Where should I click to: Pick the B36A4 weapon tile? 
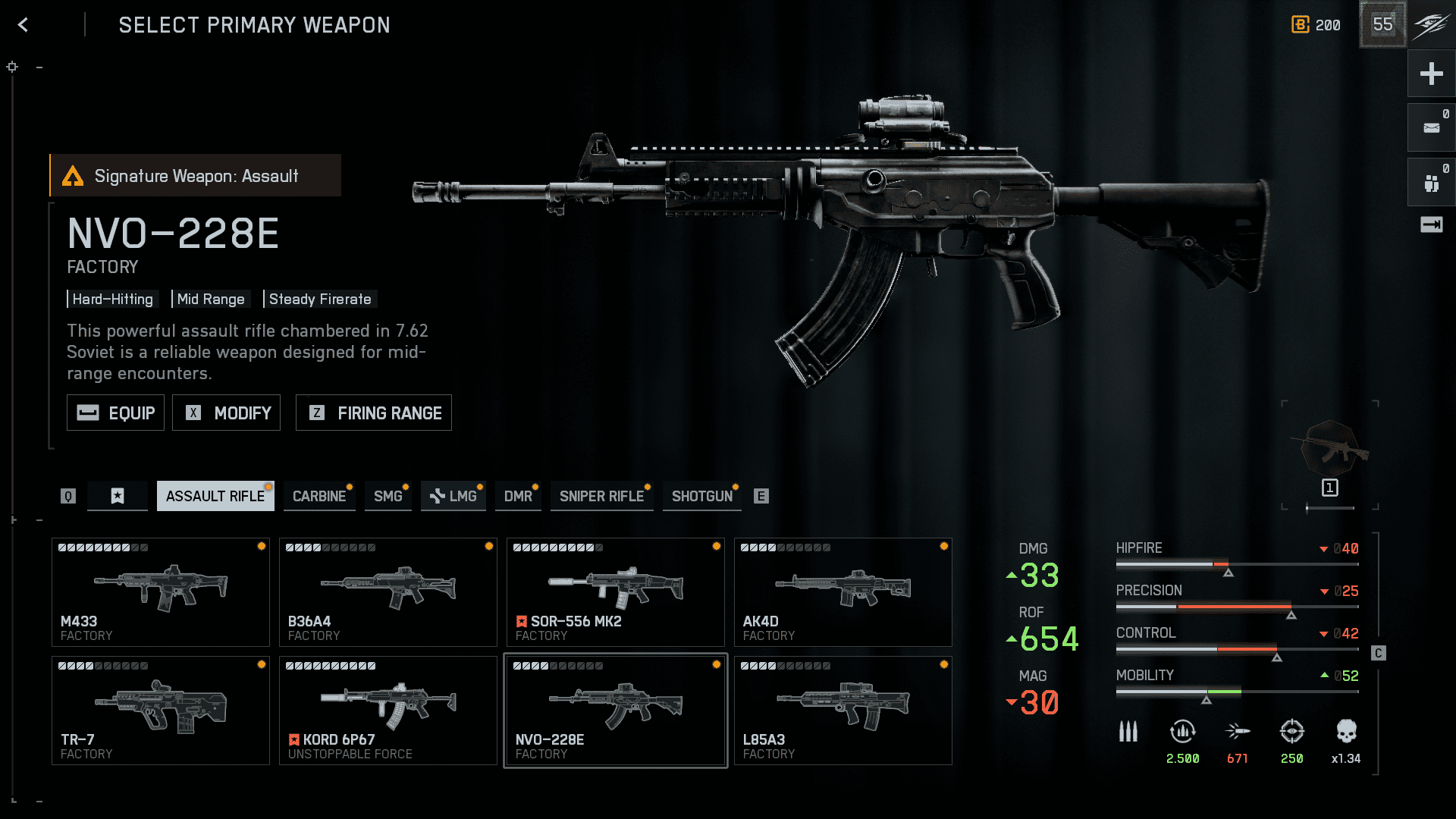[x=388, y=592]
